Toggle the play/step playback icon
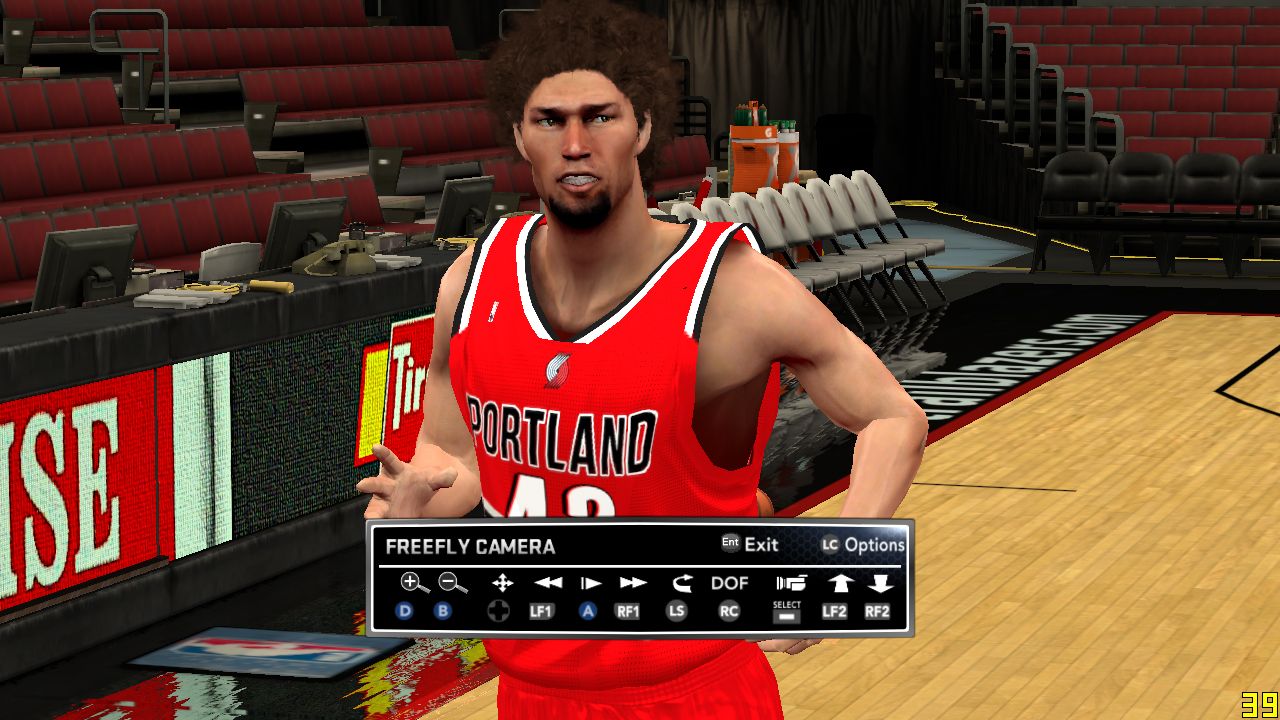Image resolution: width=1280 pixels, height=720 pixels. pos(591,583)
